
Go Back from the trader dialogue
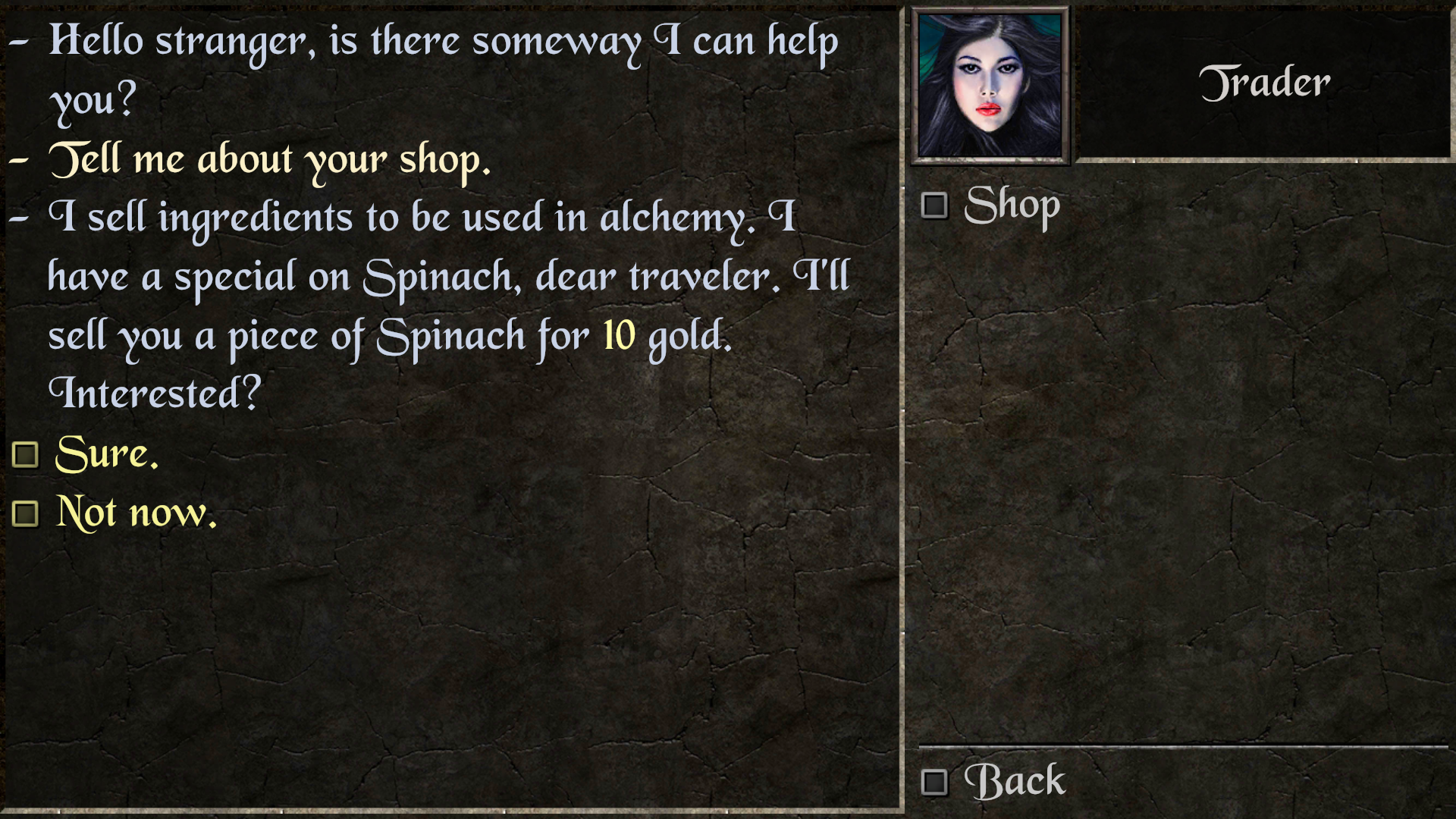[1013, 782]
